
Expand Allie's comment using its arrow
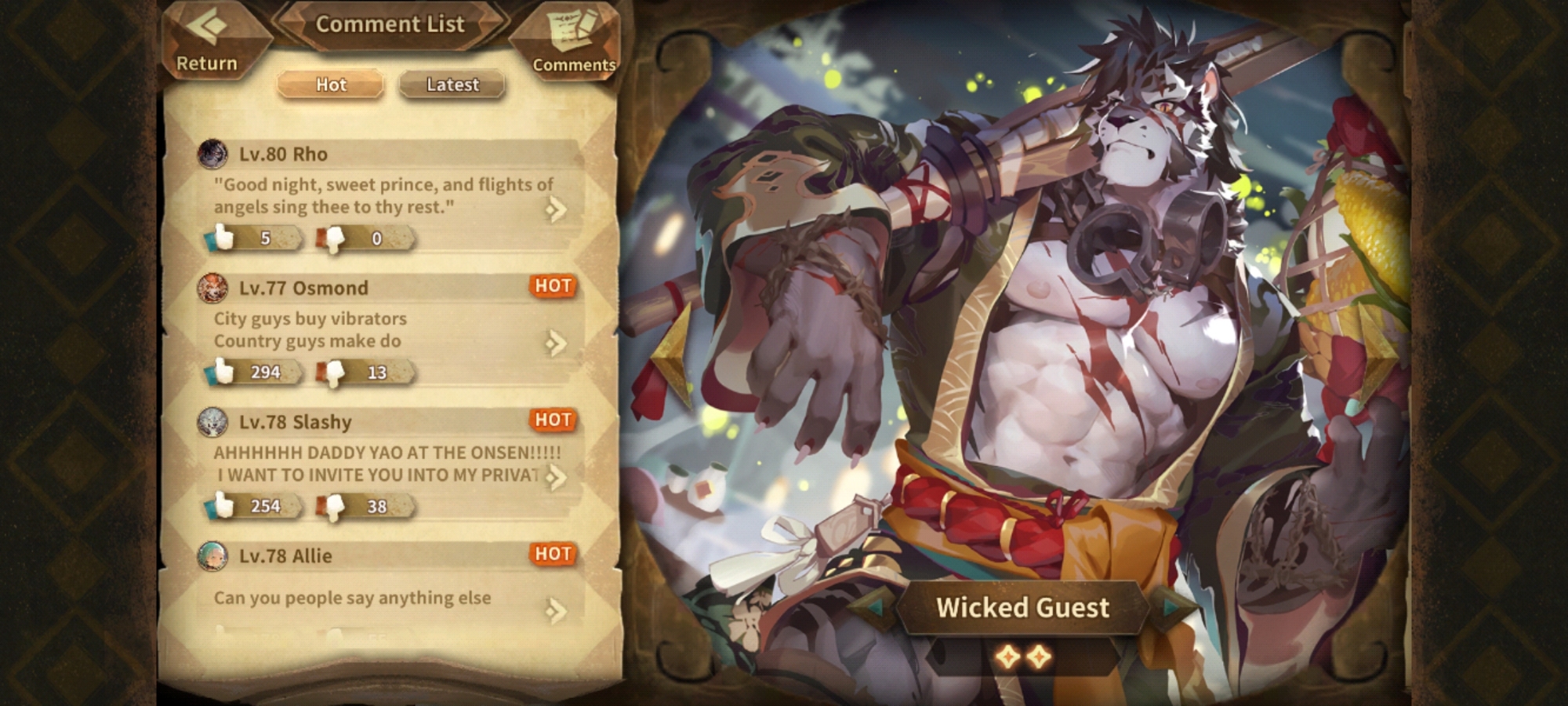click(556, 610)
